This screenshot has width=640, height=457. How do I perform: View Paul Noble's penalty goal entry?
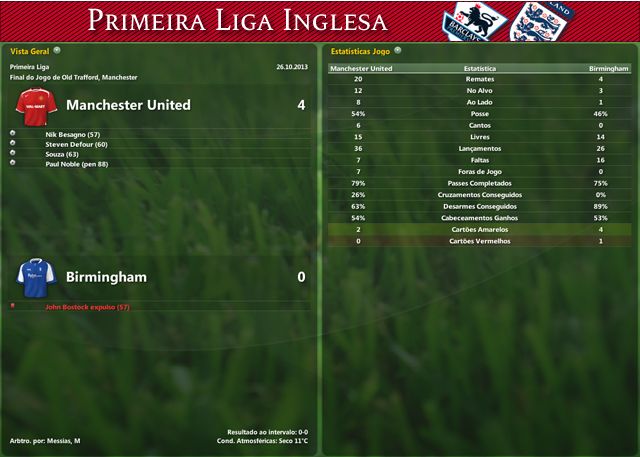pos(77,164)
